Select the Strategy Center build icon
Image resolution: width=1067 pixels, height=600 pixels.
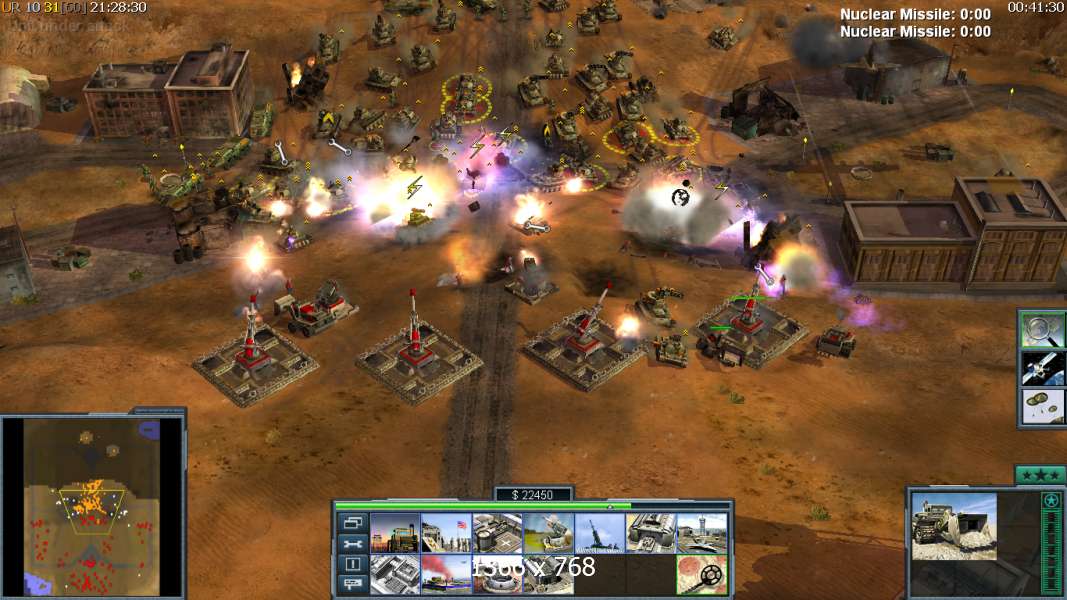point(395,575)
